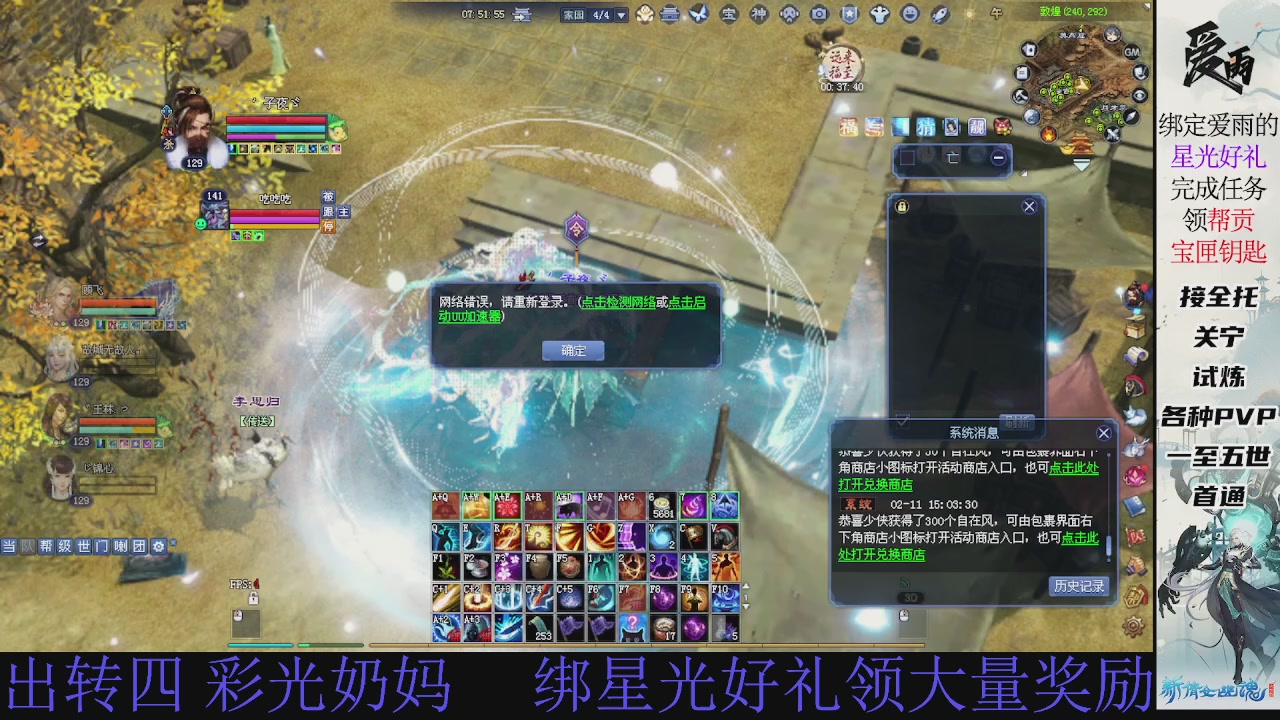Switch to the 帮 guild chat tab
1280x720 pixels.
tap(46, 547)
